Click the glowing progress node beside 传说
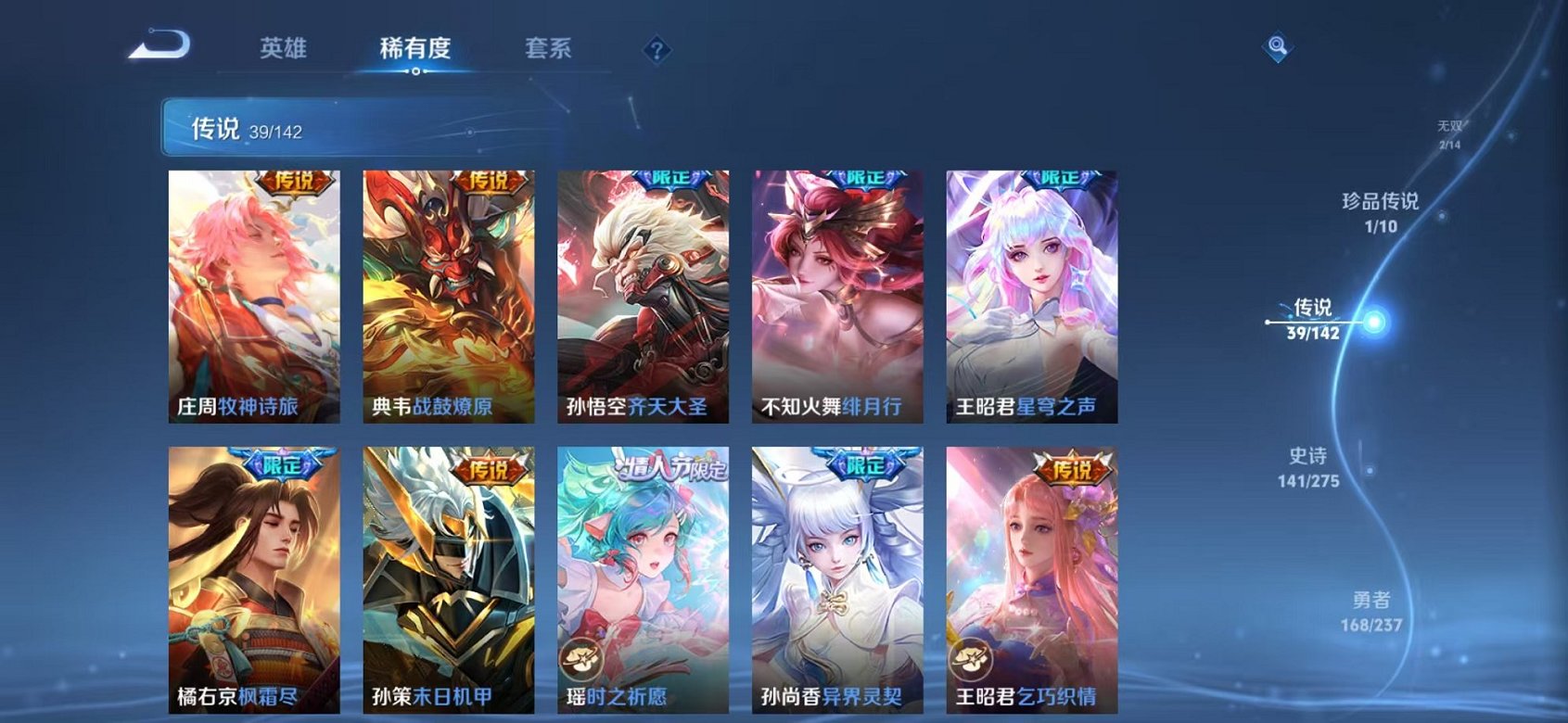The width and height of the screenshot is (1568, 723). point(1373,322)
